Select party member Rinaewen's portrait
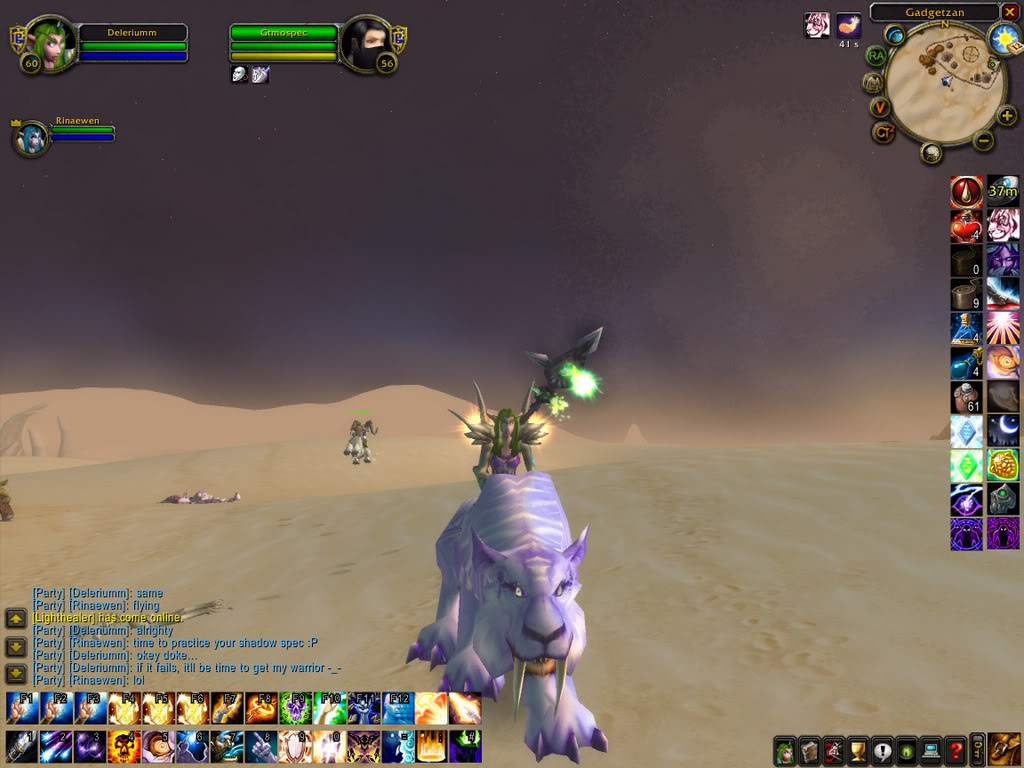The image size is (1024, 768). point(33,139)
